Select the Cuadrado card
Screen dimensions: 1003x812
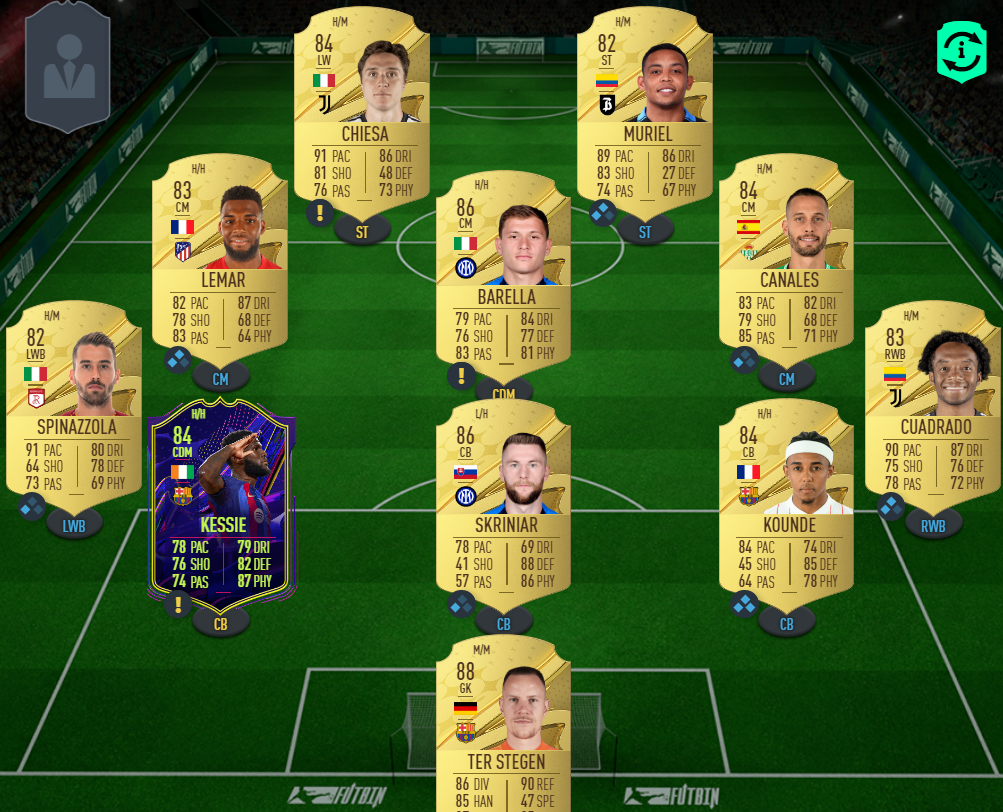coord(932,400)
